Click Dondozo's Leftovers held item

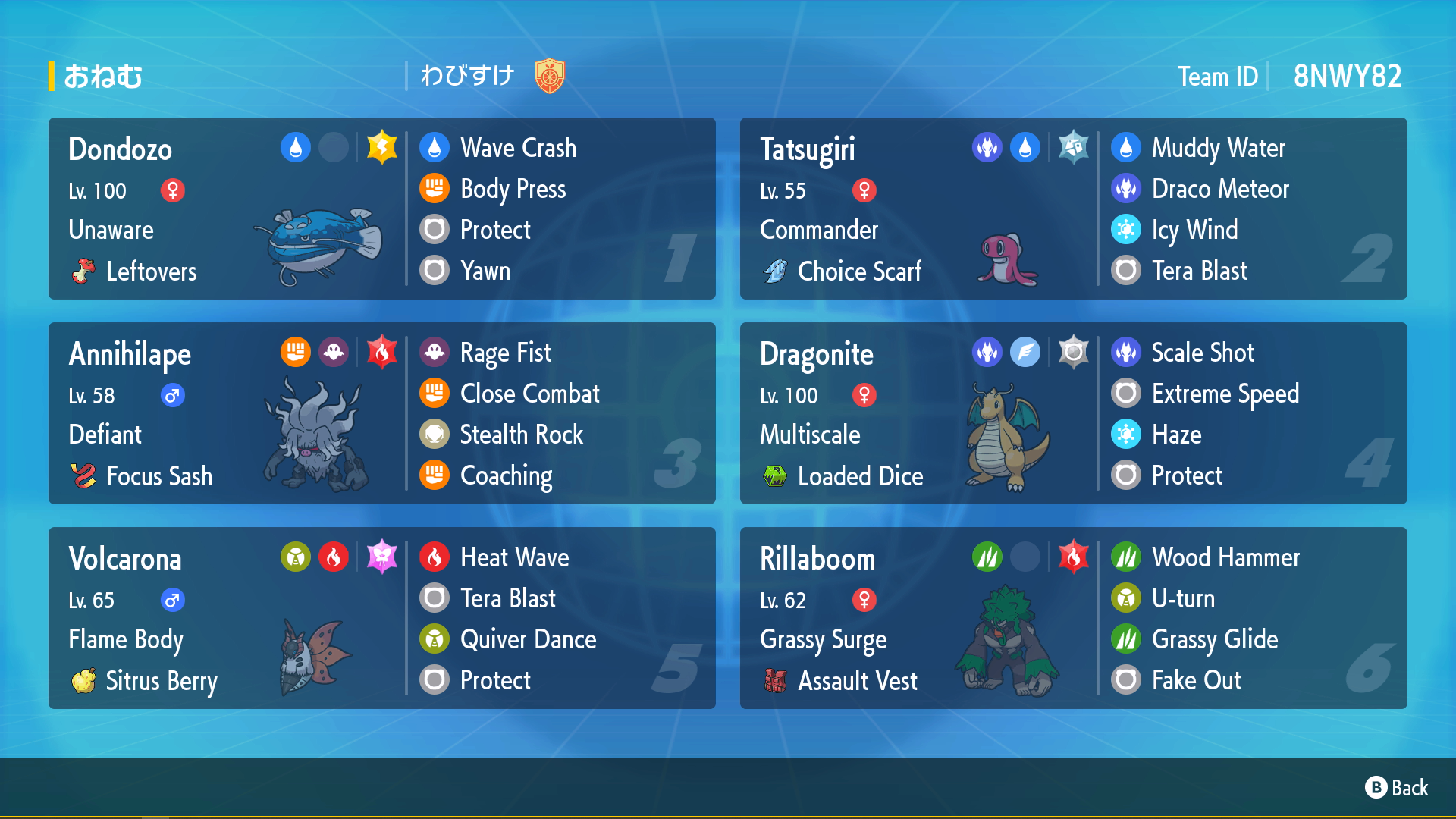click(150, 271)
